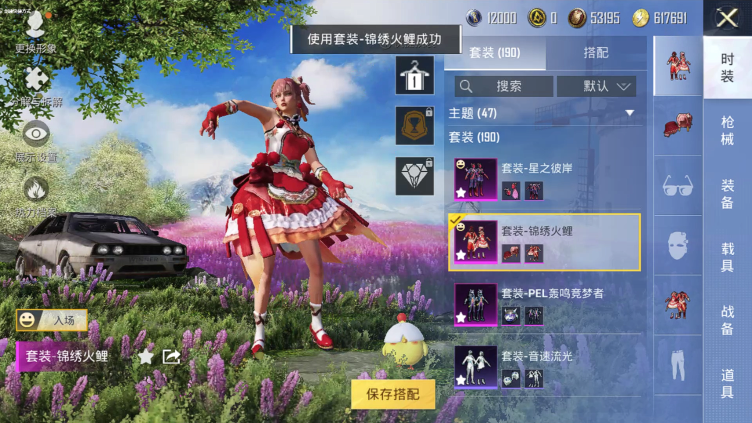Viewport: 752px width, 423px height.
Task: Select the 套装-锦绣火鲤 outfit row
Action: point(543,242)
